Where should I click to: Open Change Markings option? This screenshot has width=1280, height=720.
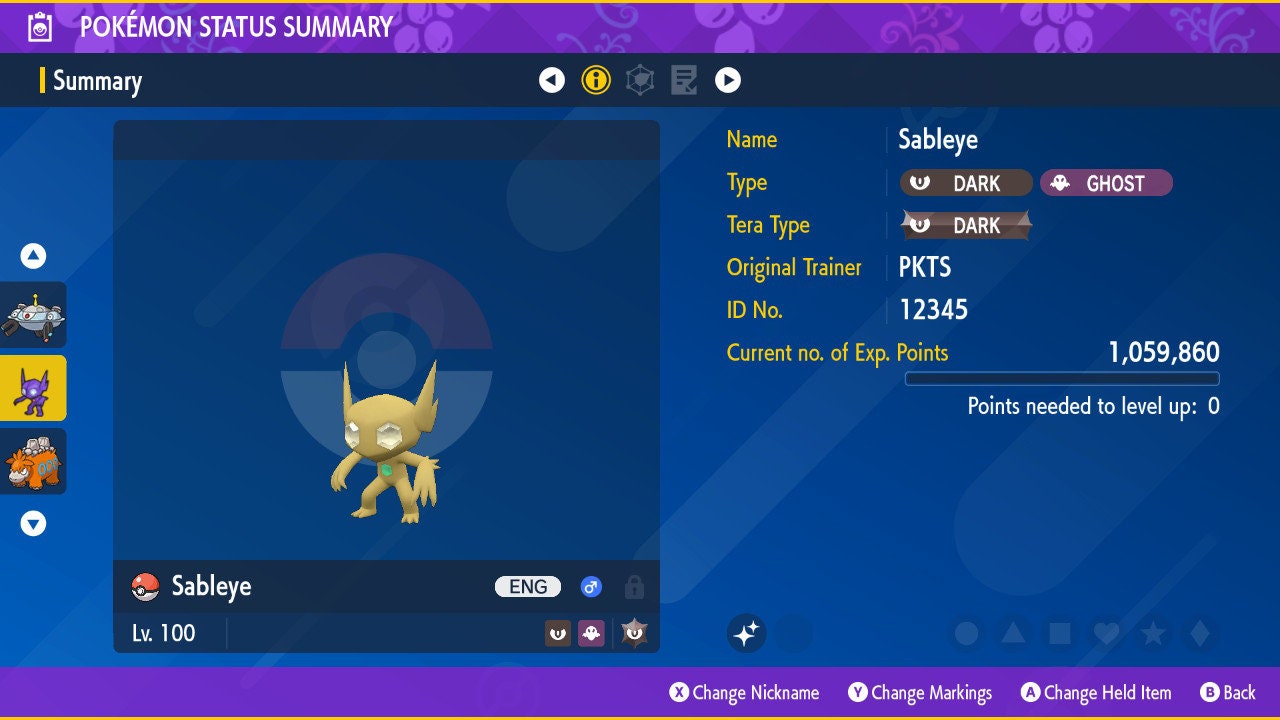pyautogui.click(x=920, y=692)
